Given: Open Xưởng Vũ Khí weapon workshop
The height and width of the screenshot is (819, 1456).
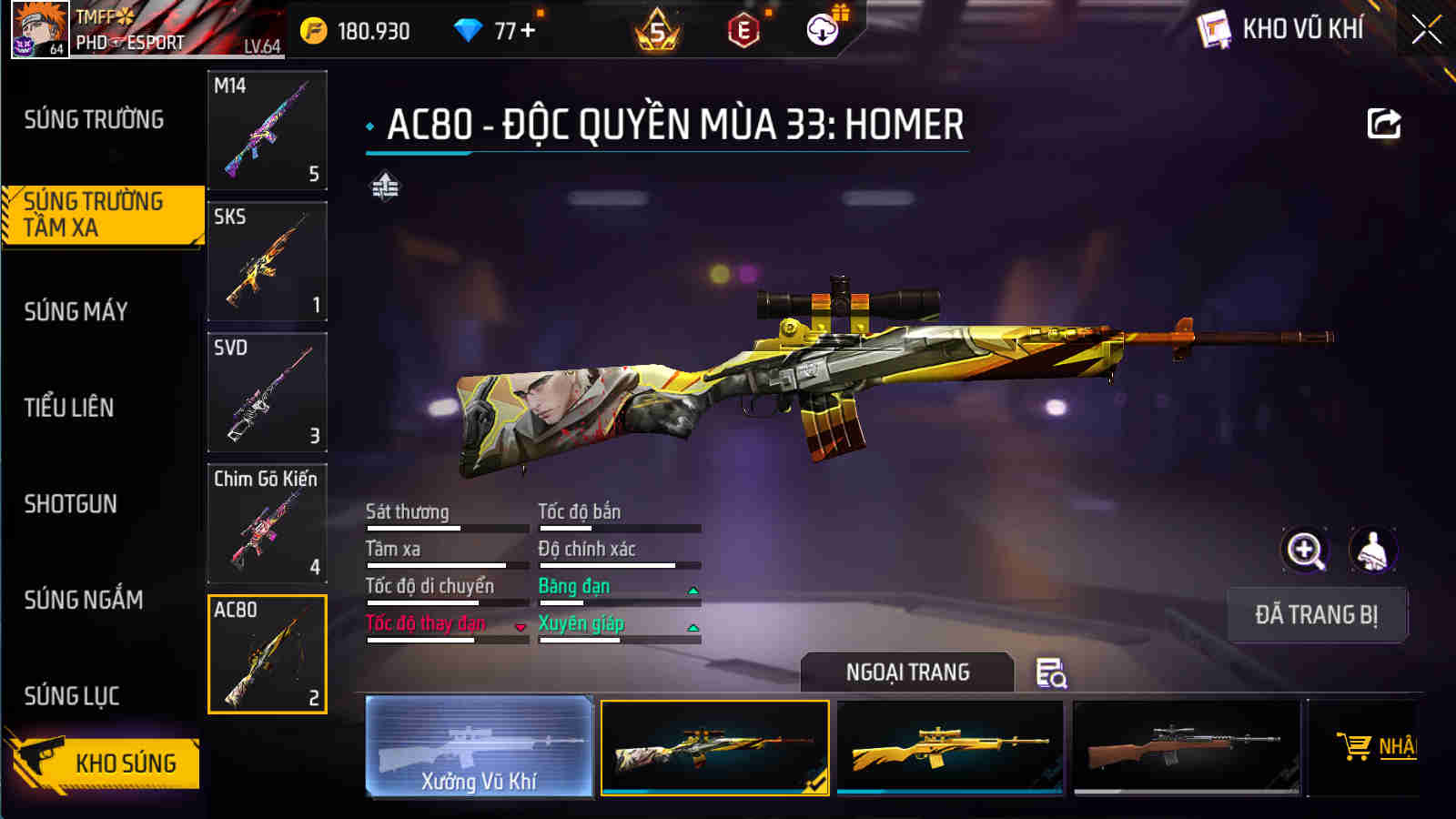Looking at the screenshot, I should point(480,746).
